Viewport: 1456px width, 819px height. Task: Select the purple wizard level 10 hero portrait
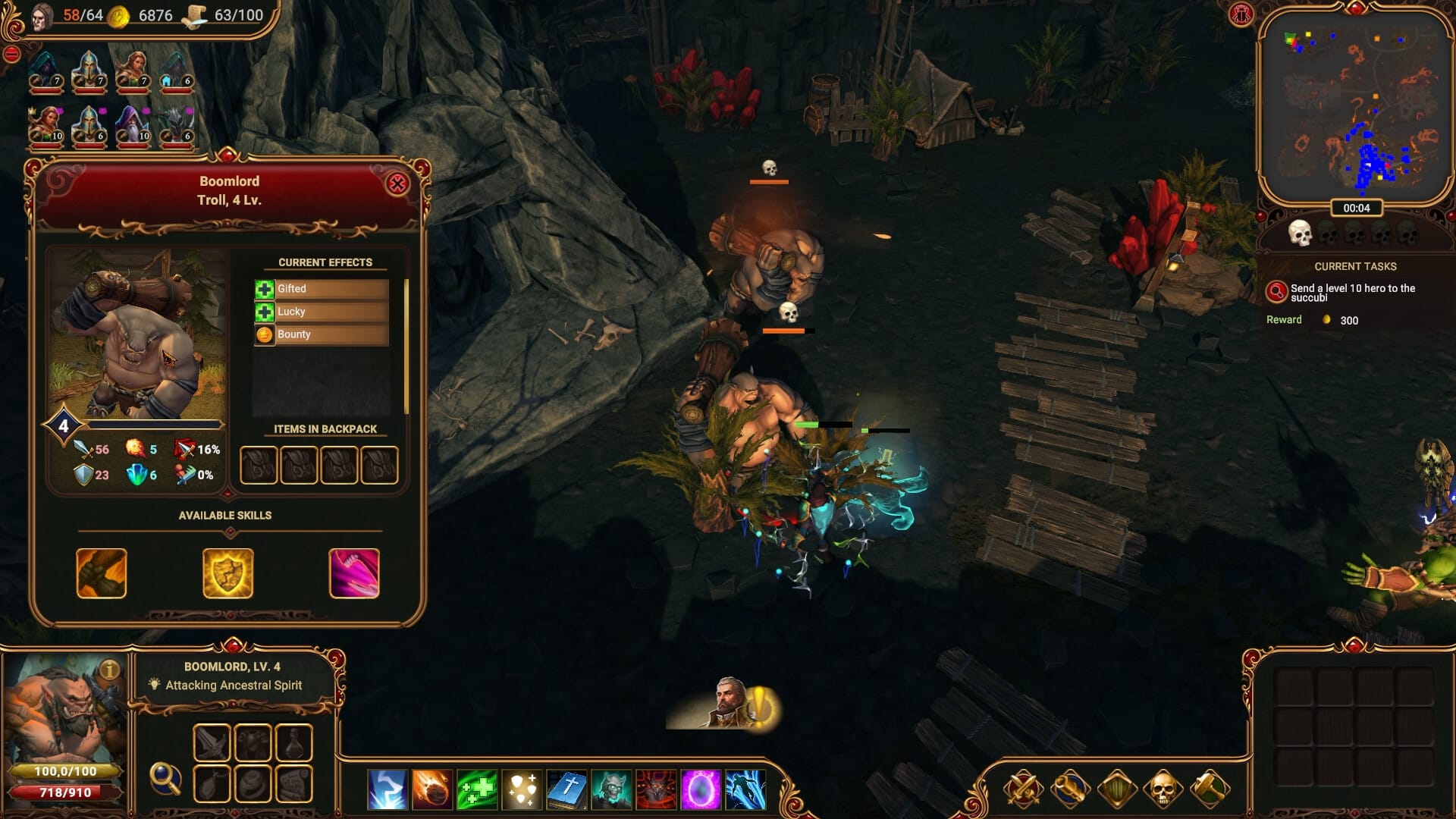tap(133, 125)
